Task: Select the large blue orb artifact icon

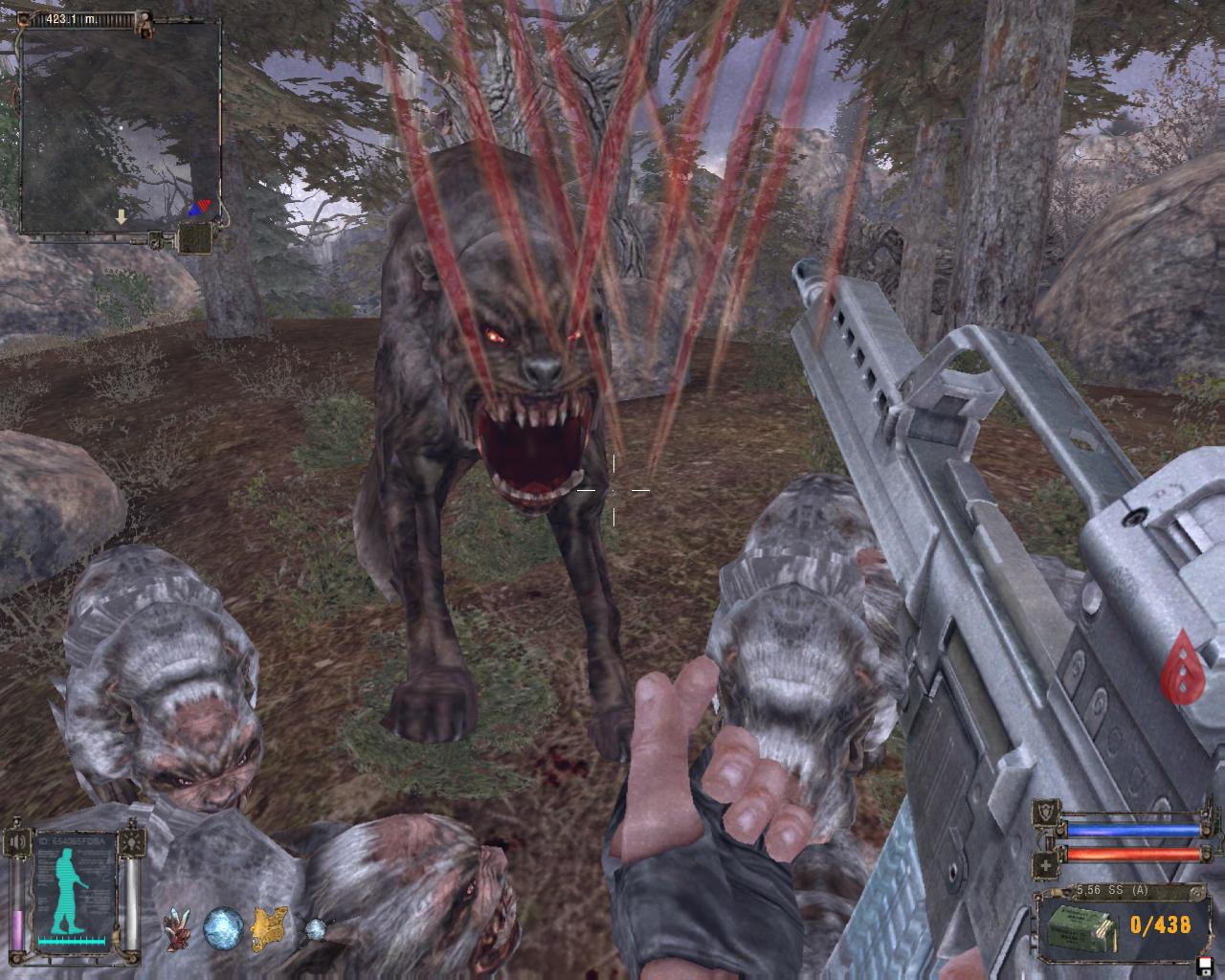Action: [224, 927]
